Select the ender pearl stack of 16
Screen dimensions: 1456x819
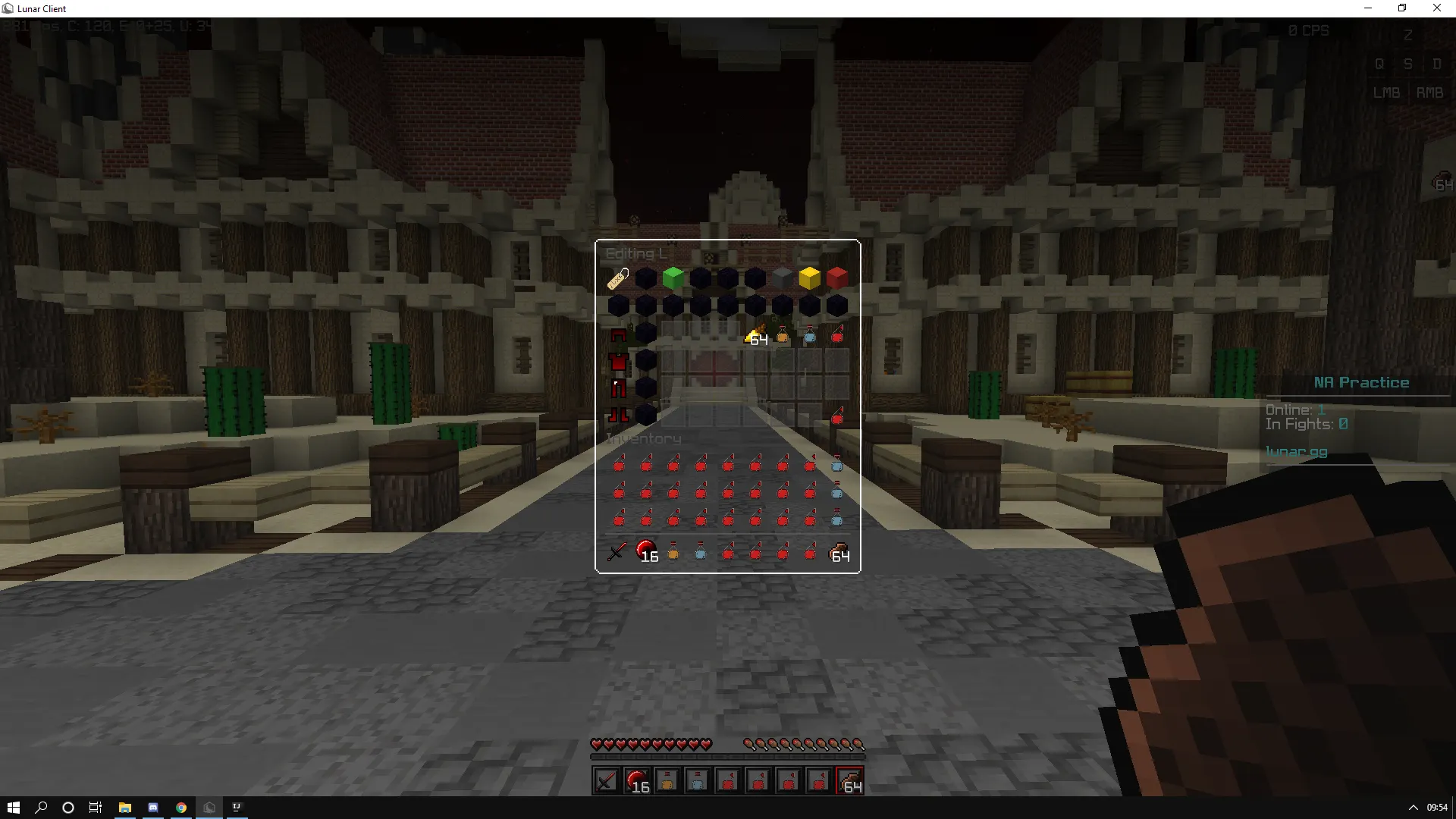(645, 551)
